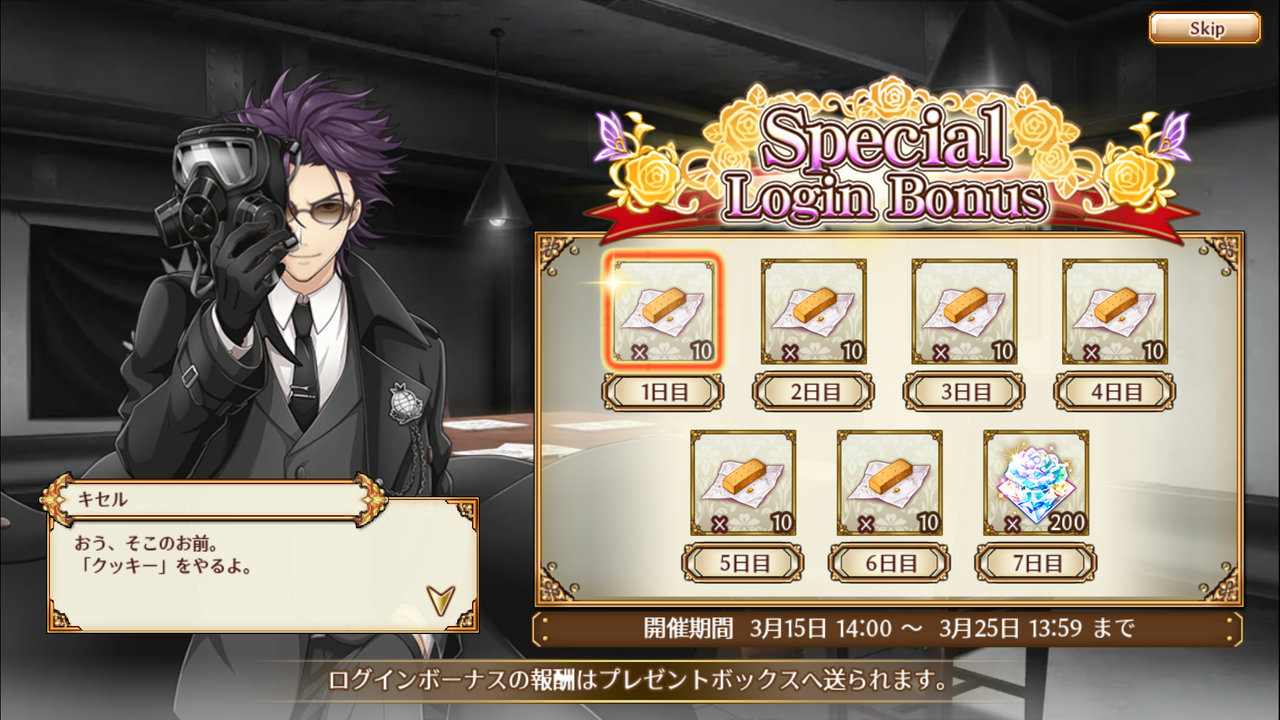This screenshot has width=1280, height=720.
Task: Select the 7日目 crystal rose x200 reward
Action: [1036, 483]
